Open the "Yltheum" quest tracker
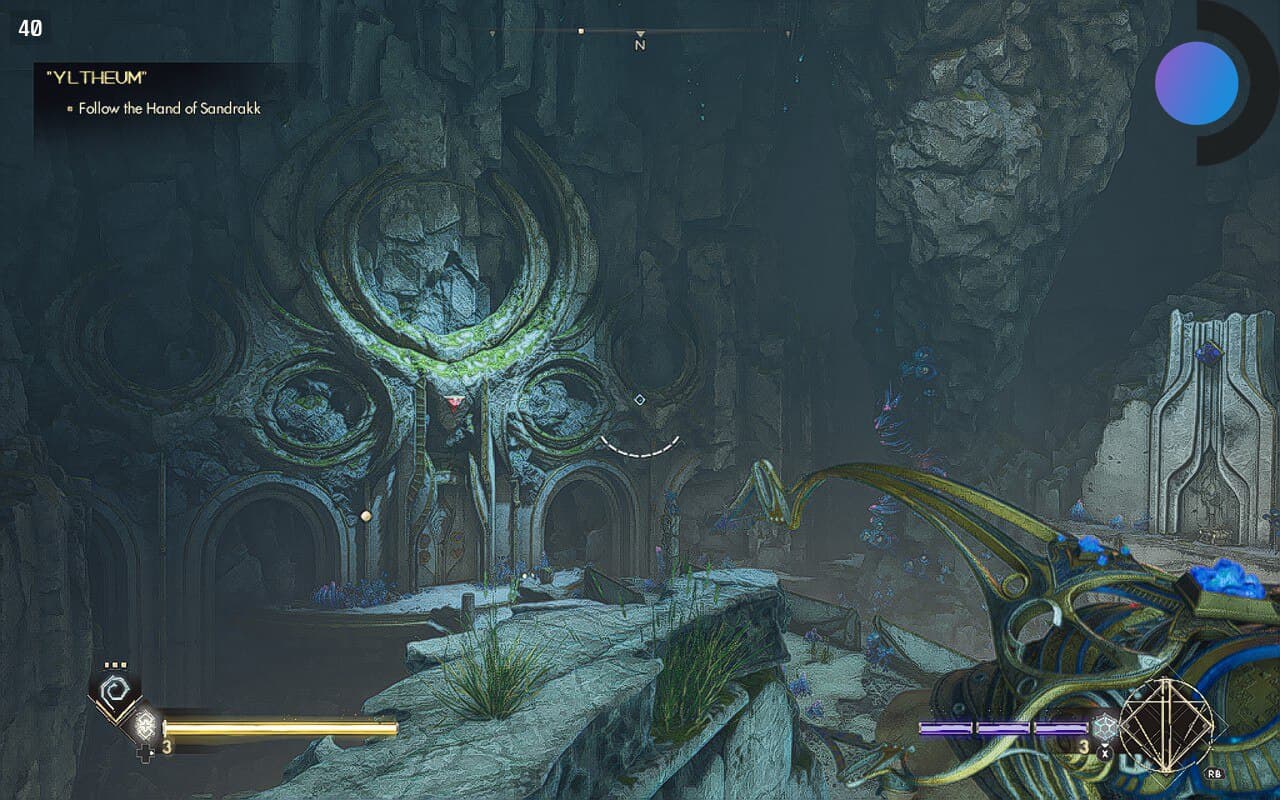 (x=91, y=77)
